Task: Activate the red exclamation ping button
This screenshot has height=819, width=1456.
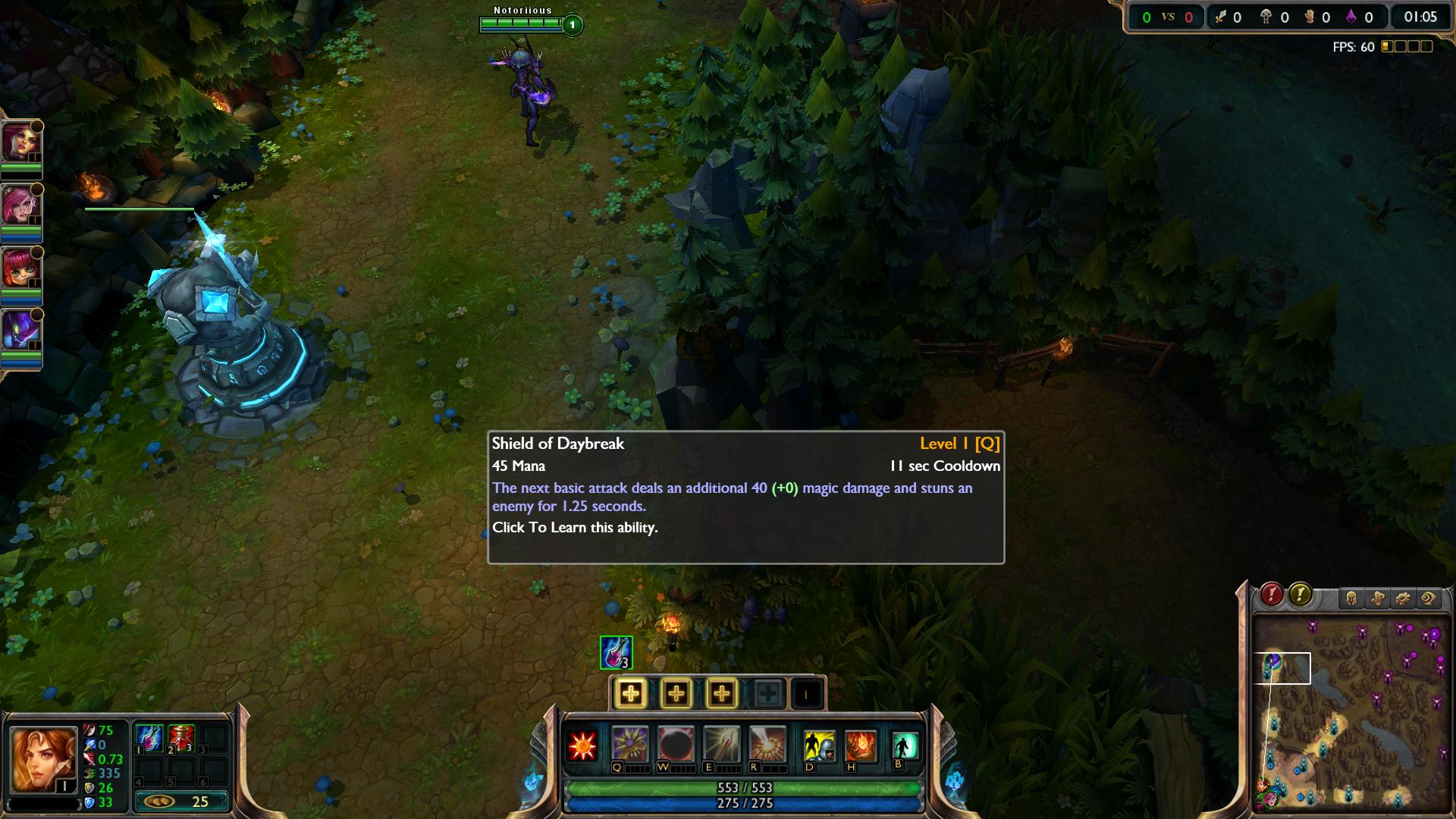Action: 1272,595
